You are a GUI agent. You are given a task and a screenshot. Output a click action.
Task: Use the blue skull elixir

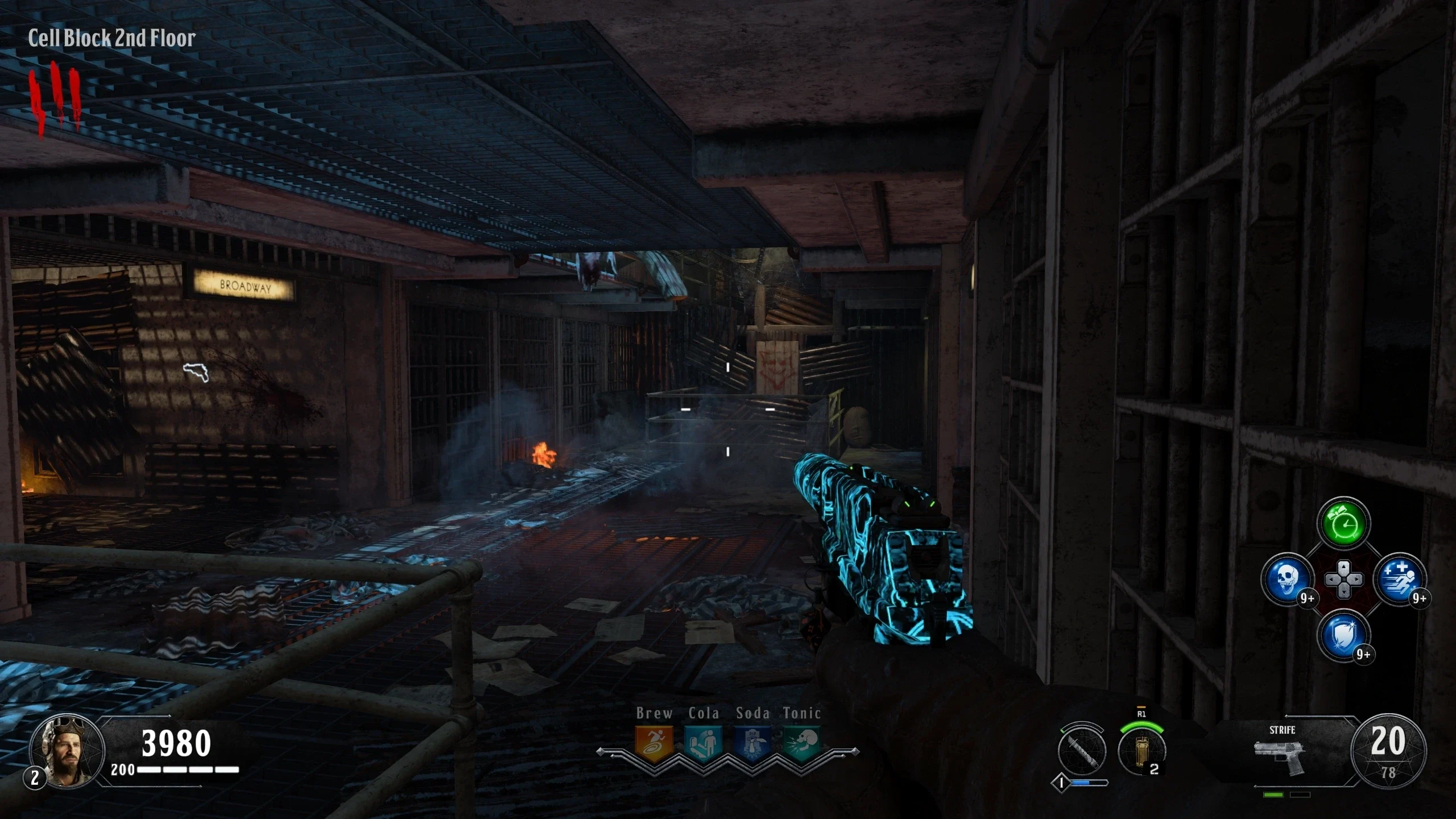tap(1287, 580)
